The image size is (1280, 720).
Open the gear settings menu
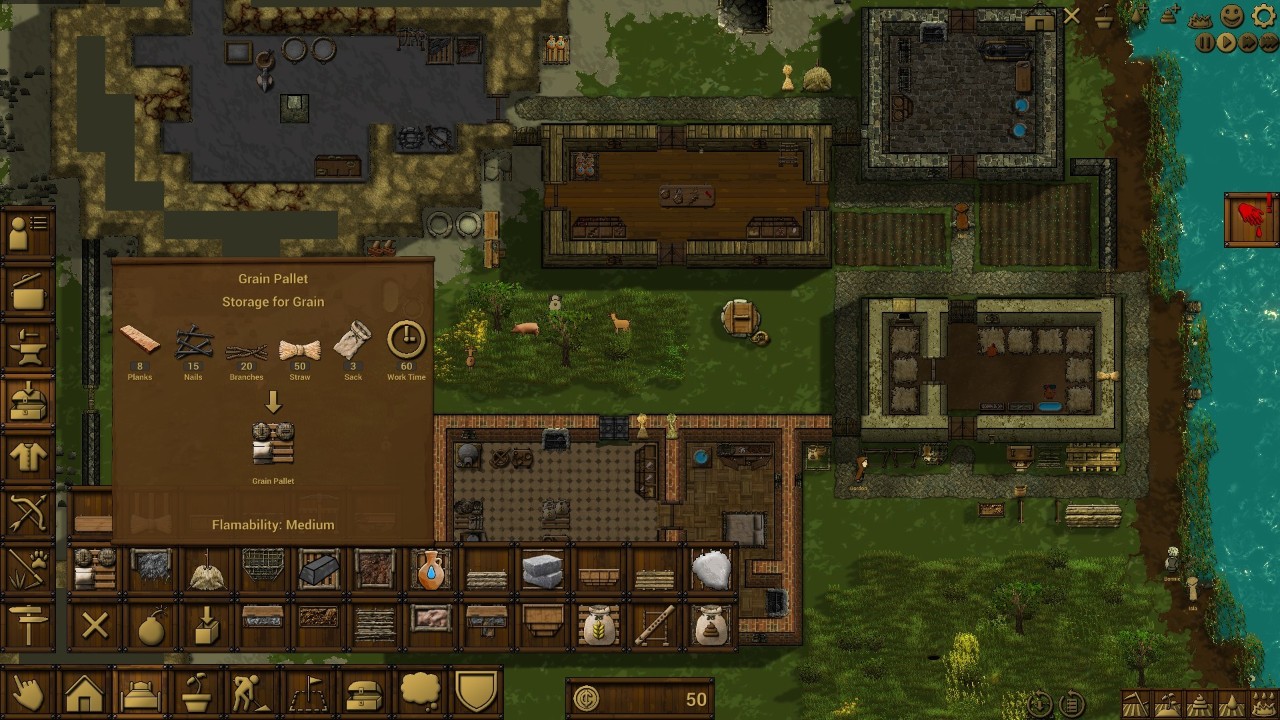(x=1264, y=16)
